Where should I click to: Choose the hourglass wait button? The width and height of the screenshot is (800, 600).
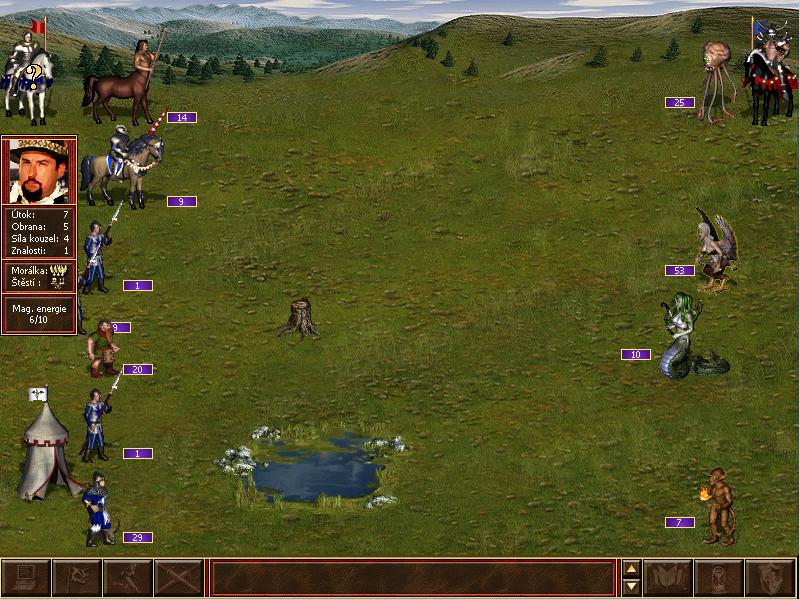point(720,578)
